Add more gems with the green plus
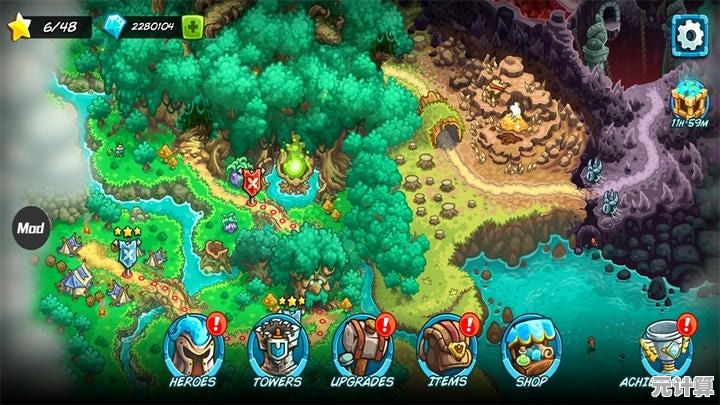Screen dimensions: 720x405 (x=193, y=27)
